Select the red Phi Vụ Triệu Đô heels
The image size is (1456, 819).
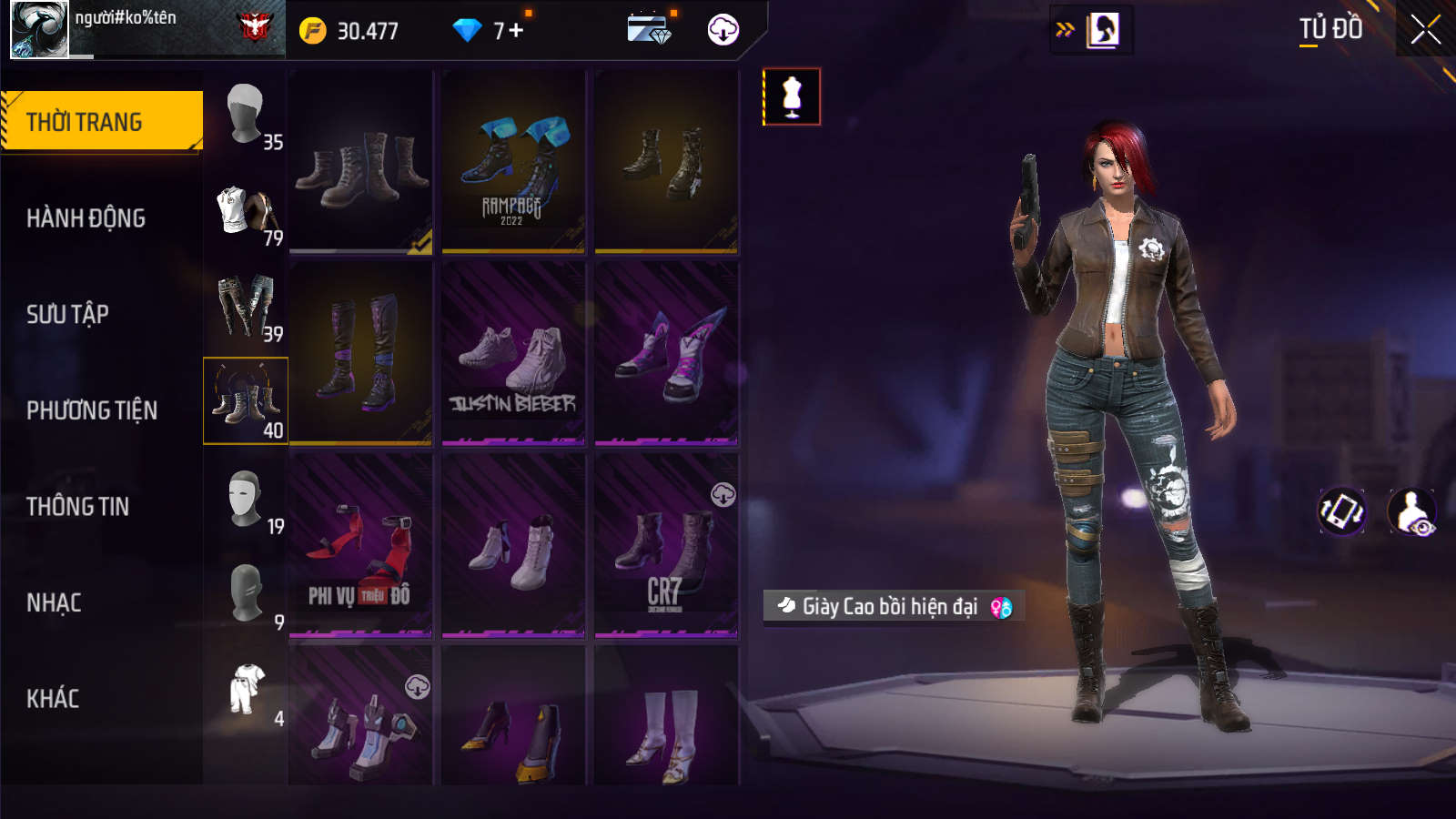coord(360,546)
